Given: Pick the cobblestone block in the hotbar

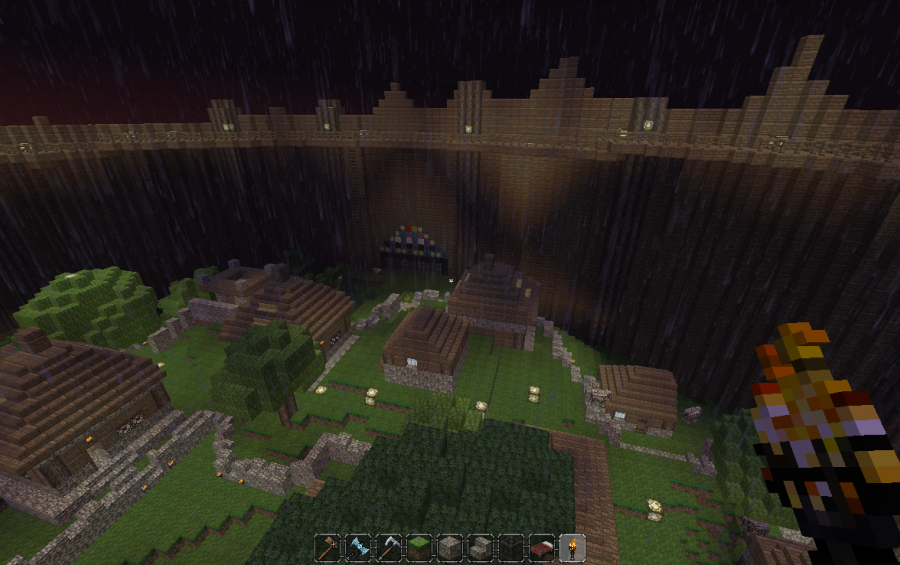Looking at the screenshot, I should 449,548.
